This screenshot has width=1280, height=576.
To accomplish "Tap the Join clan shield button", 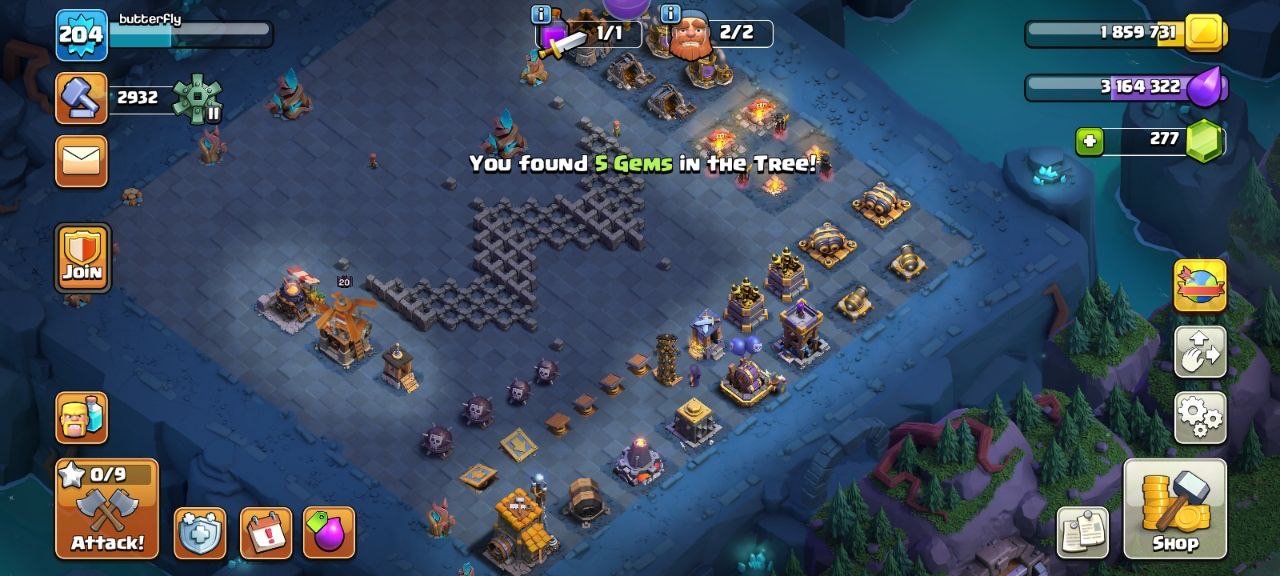I will point(82,258).
